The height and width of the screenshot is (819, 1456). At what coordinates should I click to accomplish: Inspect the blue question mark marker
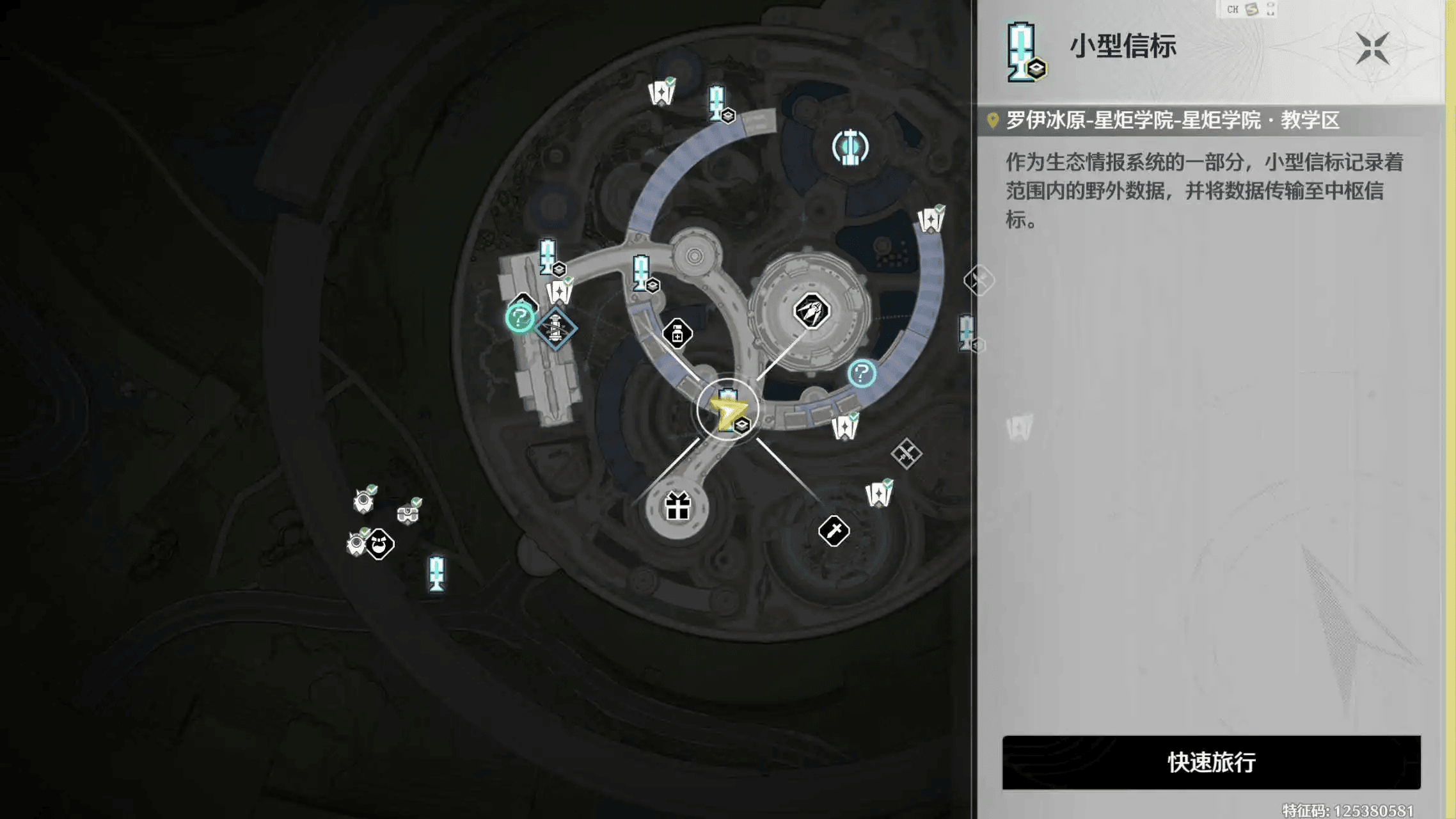pyautogui.click(x=862, y=373)
